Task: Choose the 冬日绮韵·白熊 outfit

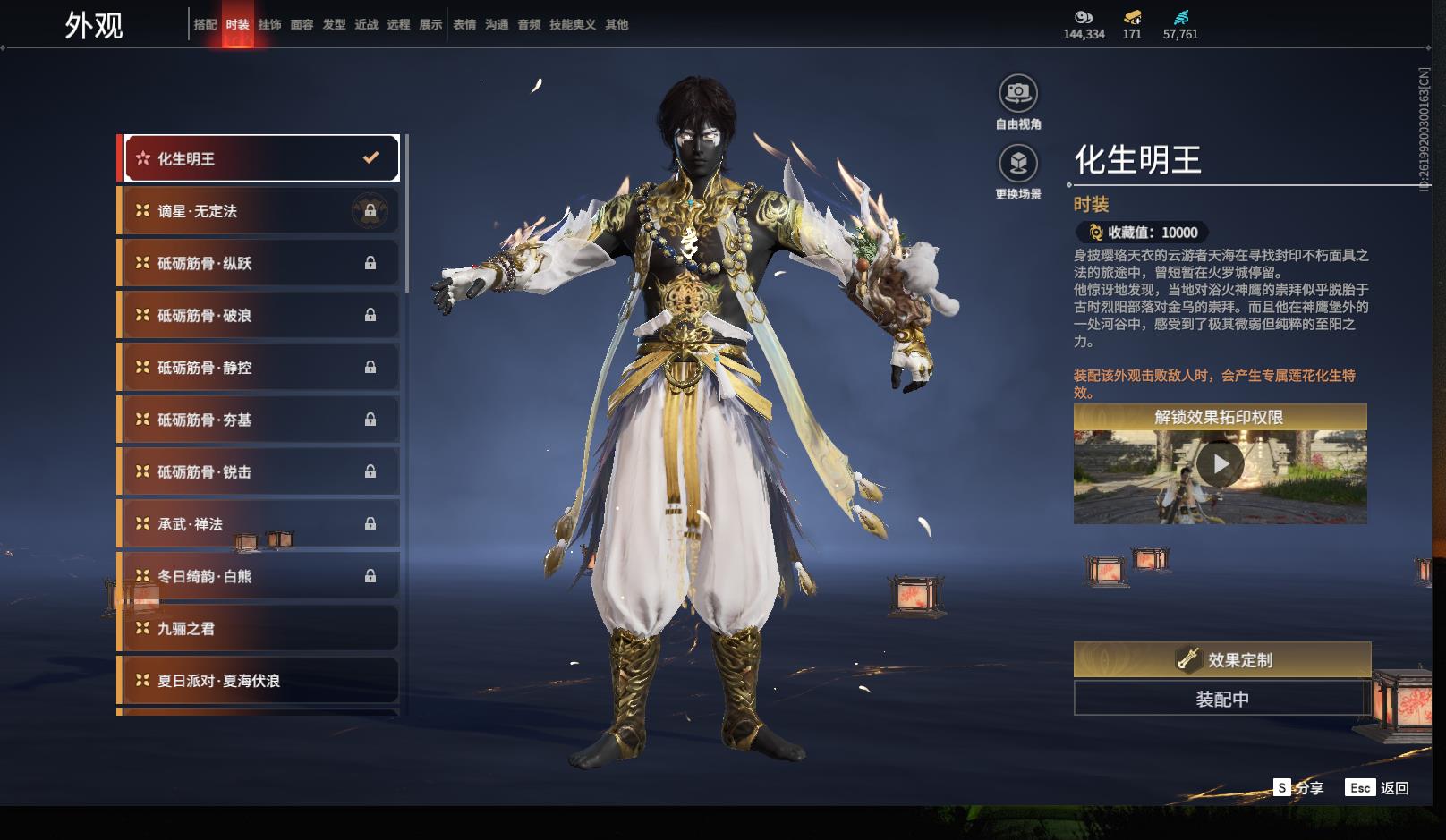Action: pyautogui.click(x=260, y=576)
